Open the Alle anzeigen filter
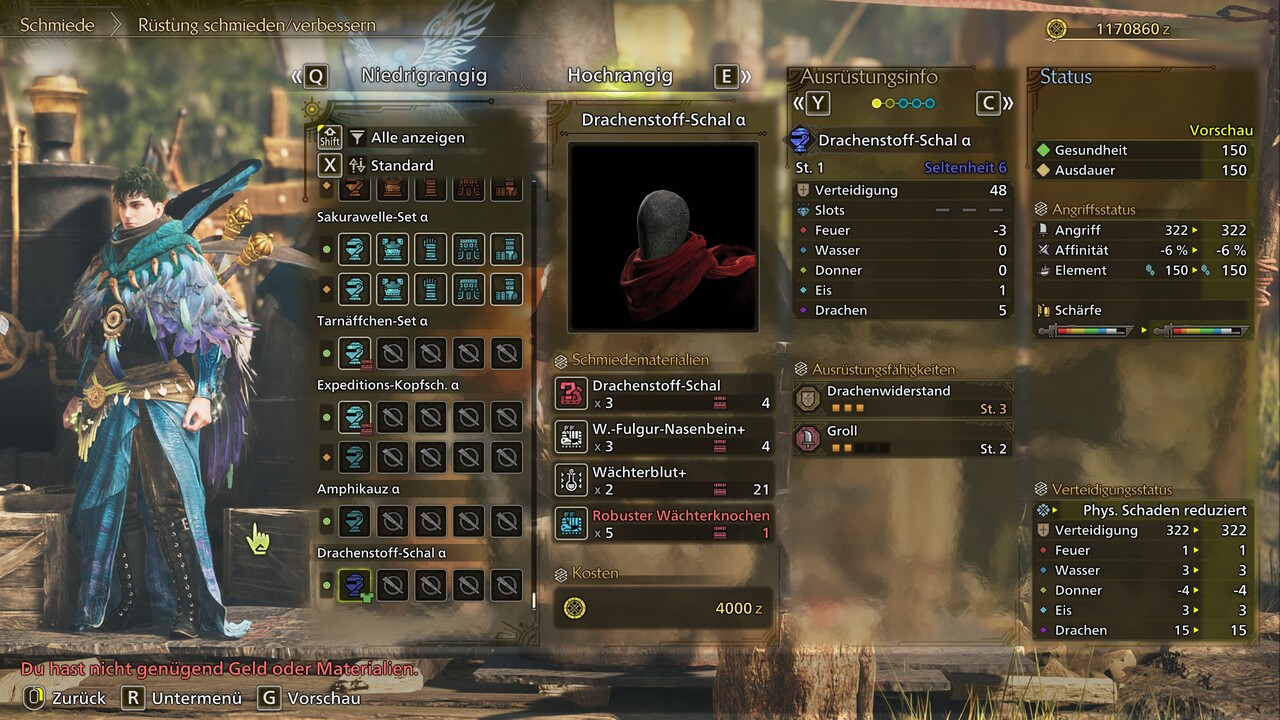The image size is (1280, 720). (417, 137)
